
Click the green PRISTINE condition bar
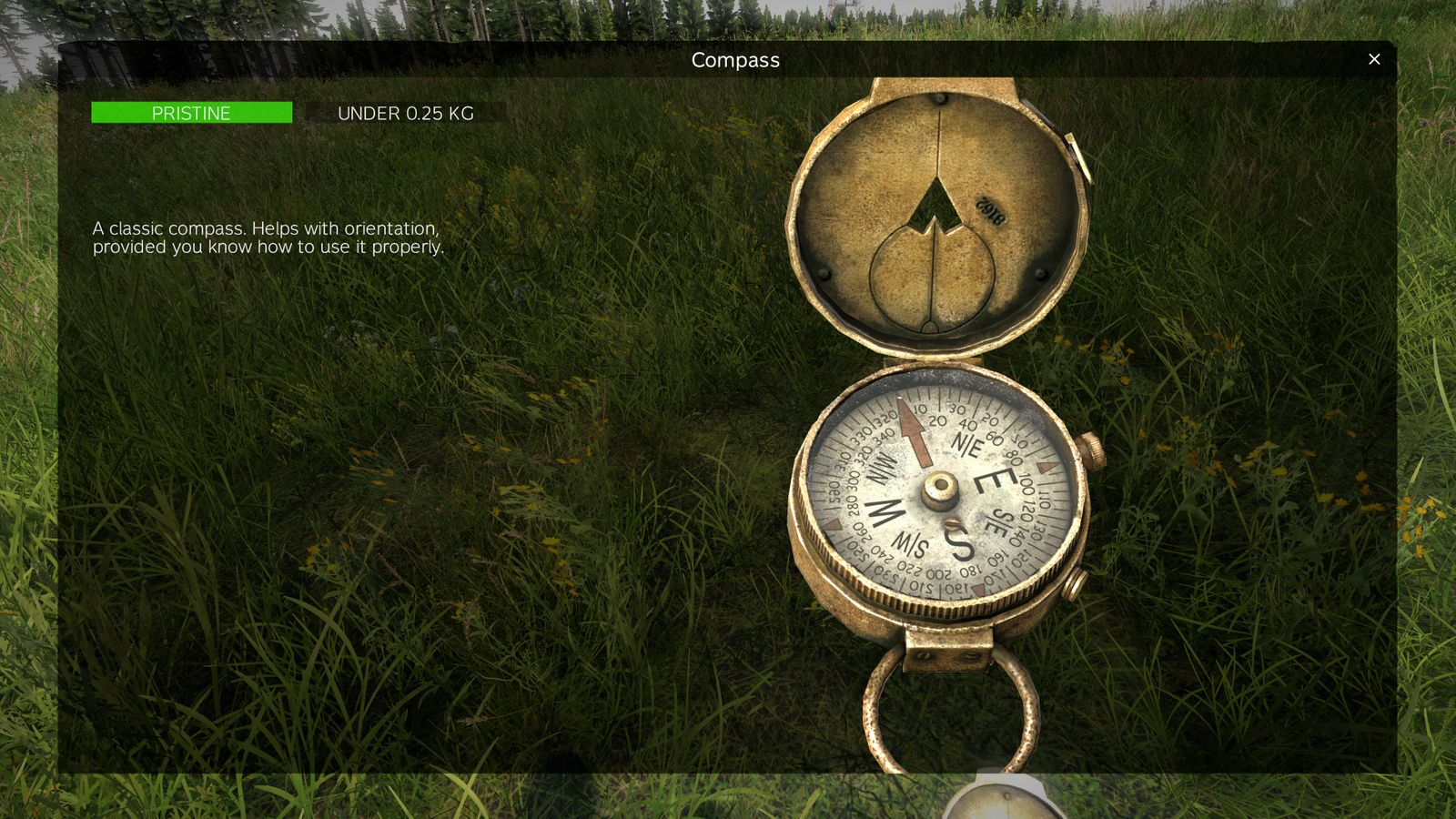(x=191, y=113)
